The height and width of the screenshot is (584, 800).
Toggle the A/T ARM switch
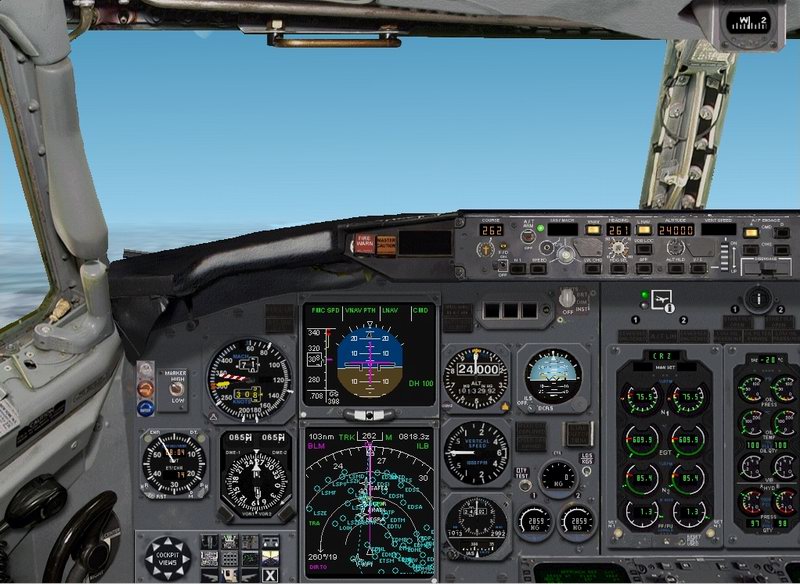click(527, 236)
